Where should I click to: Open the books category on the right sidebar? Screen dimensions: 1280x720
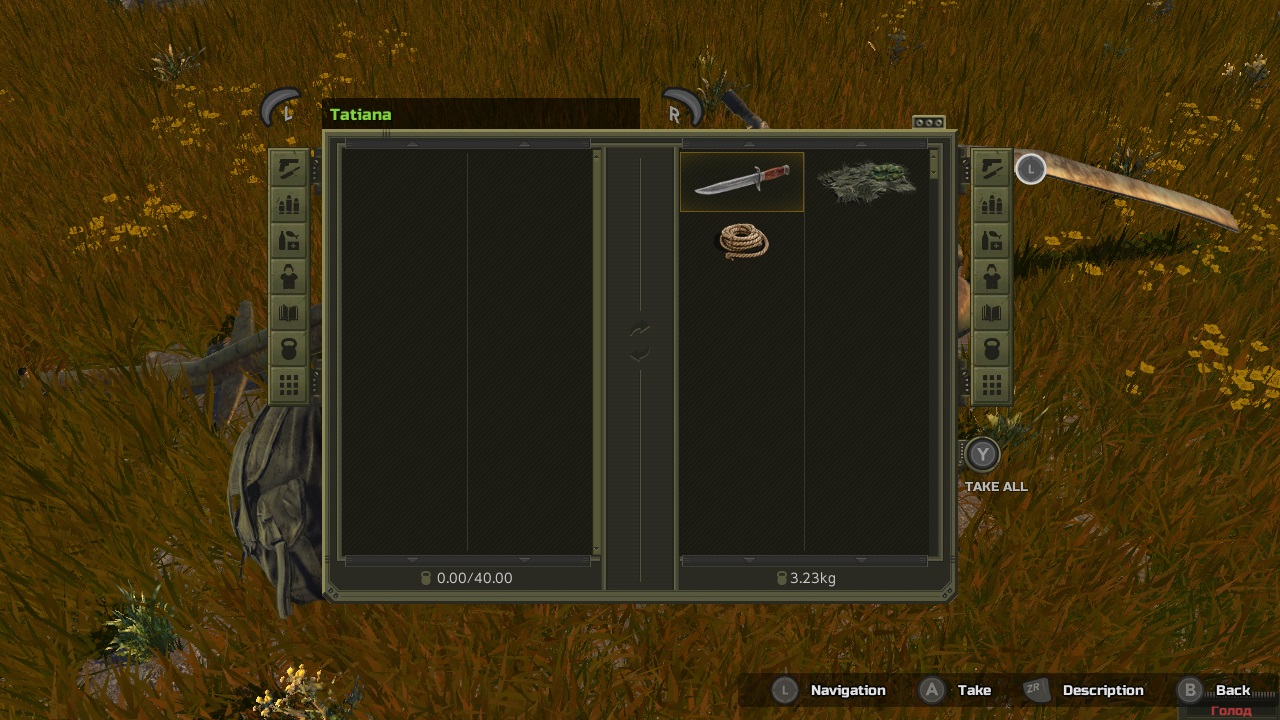[991, 312]
